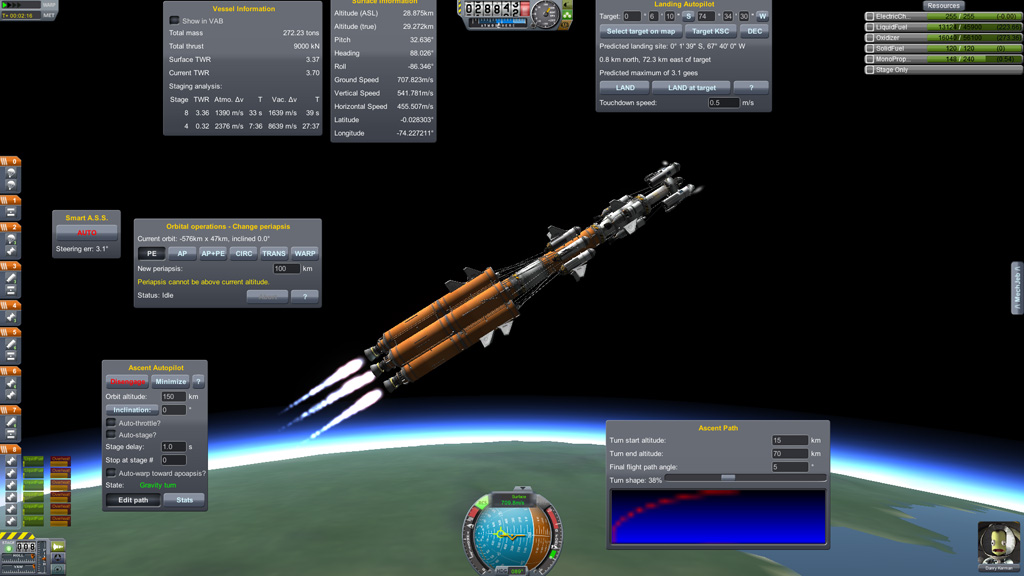This screenshot has width=1024, height=576.
Task: Switch to the AP+PE operation
Action: [213, 254]
